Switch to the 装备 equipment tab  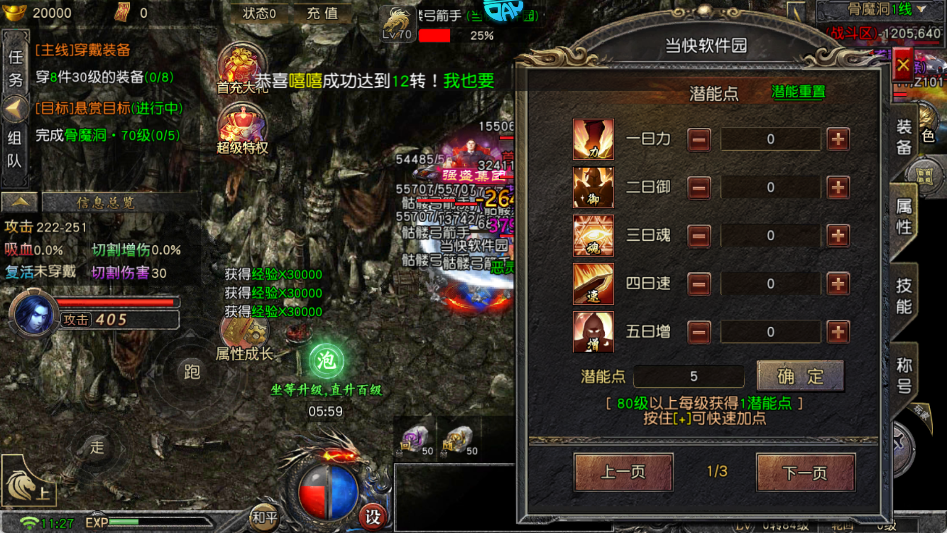(x=904, y=137)
